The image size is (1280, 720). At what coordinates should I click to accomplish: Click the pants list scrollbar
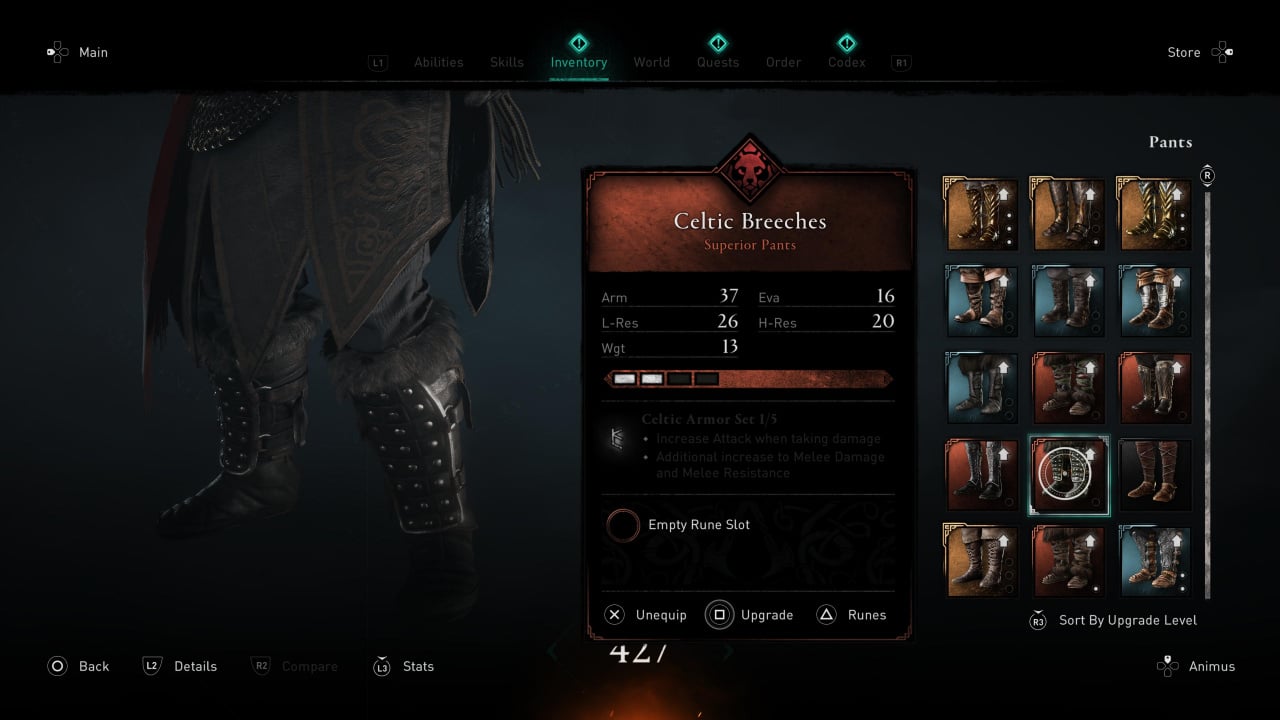coord(1207,390)
